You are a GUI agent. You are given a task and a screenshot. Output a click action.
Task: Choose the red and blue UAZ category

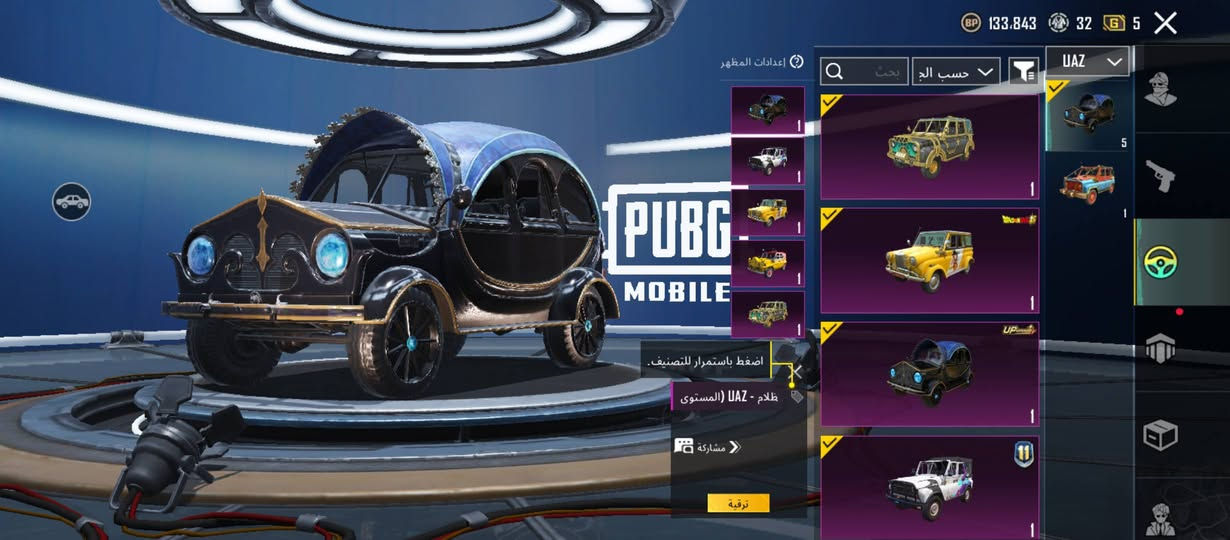1088,184
